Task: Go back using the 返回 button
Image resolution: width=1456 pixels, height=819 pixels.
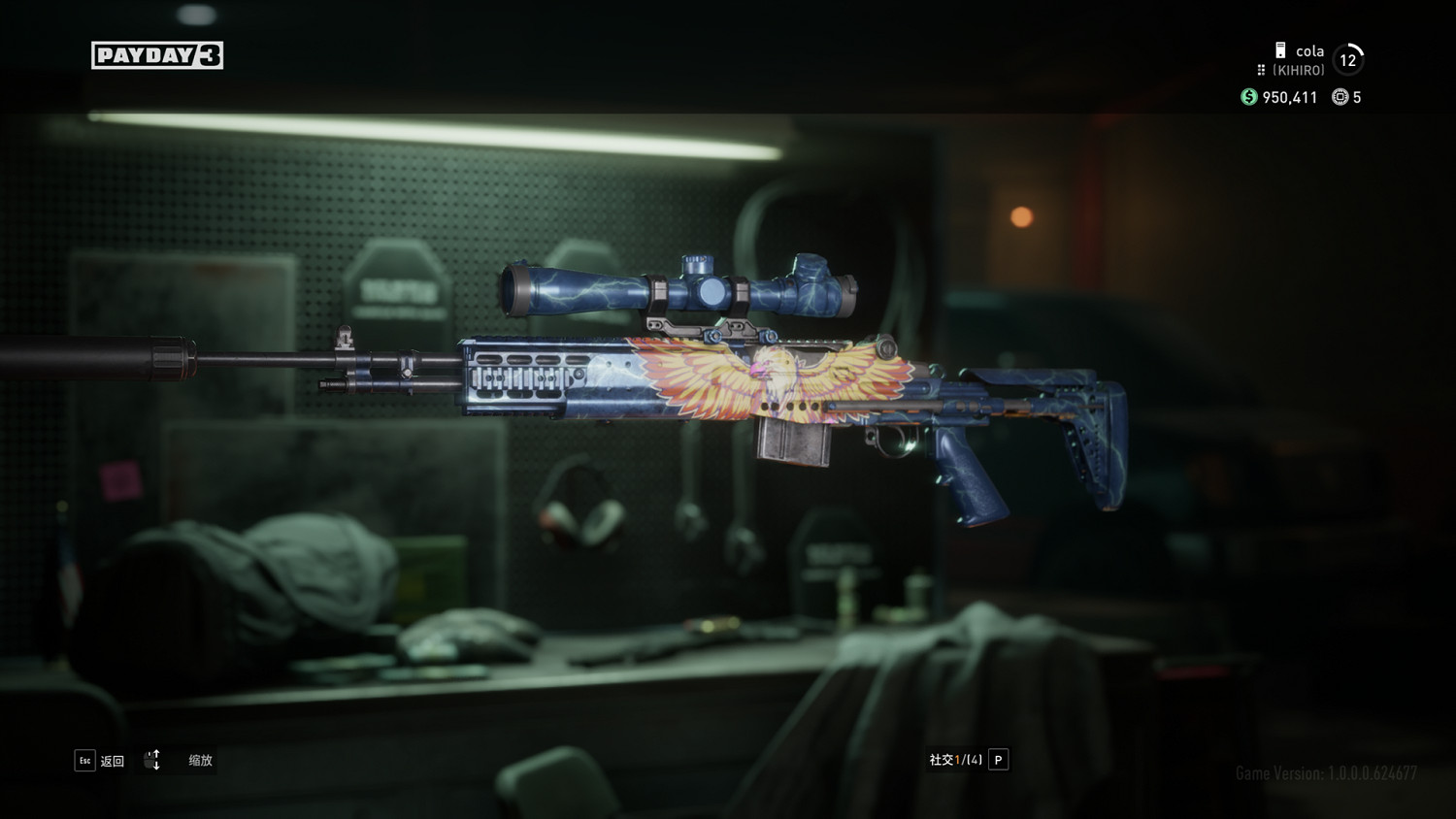Action: (x=100, y=761)
